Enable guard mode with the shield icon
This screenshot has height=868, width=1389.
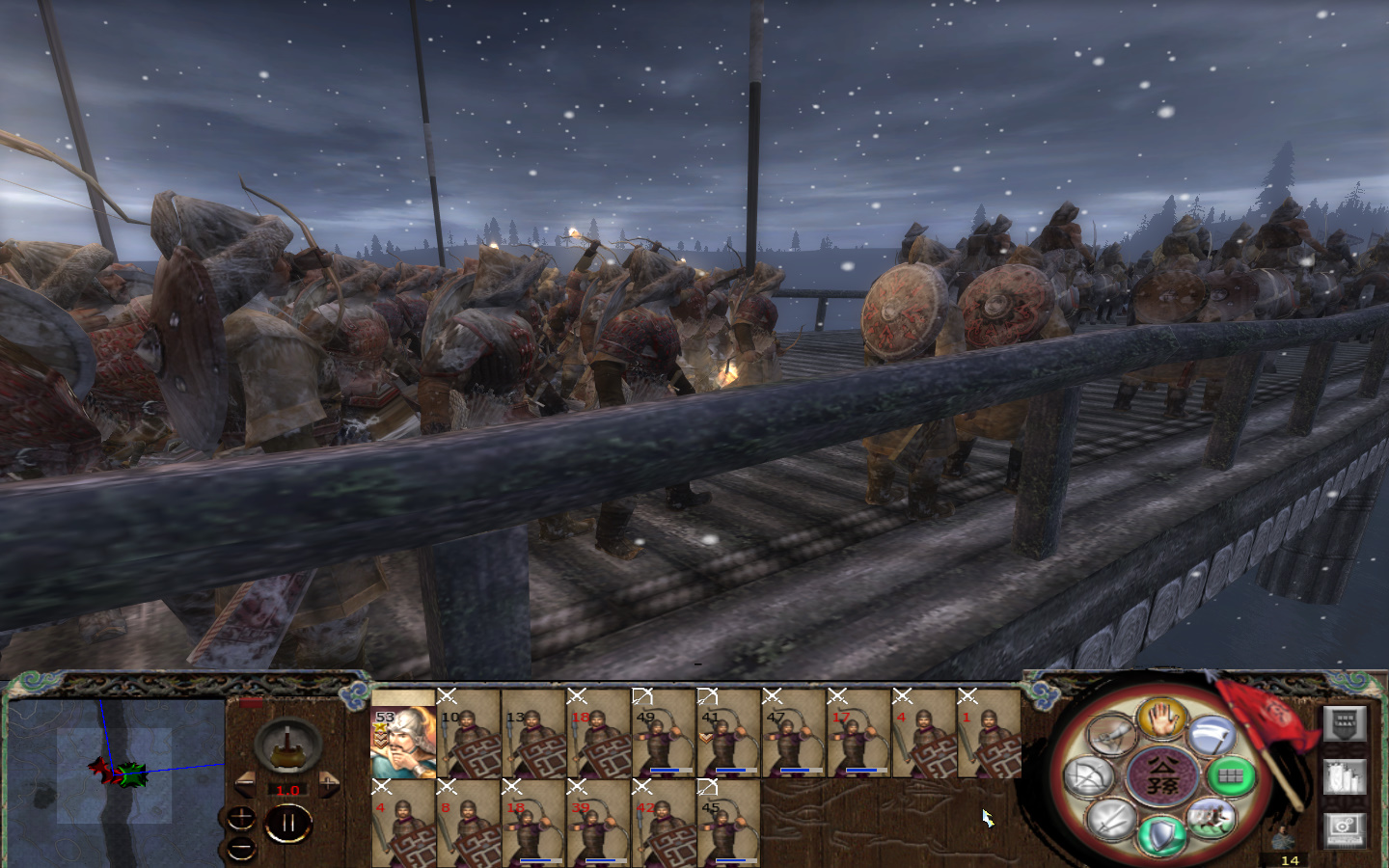(x=1163, y=836)
